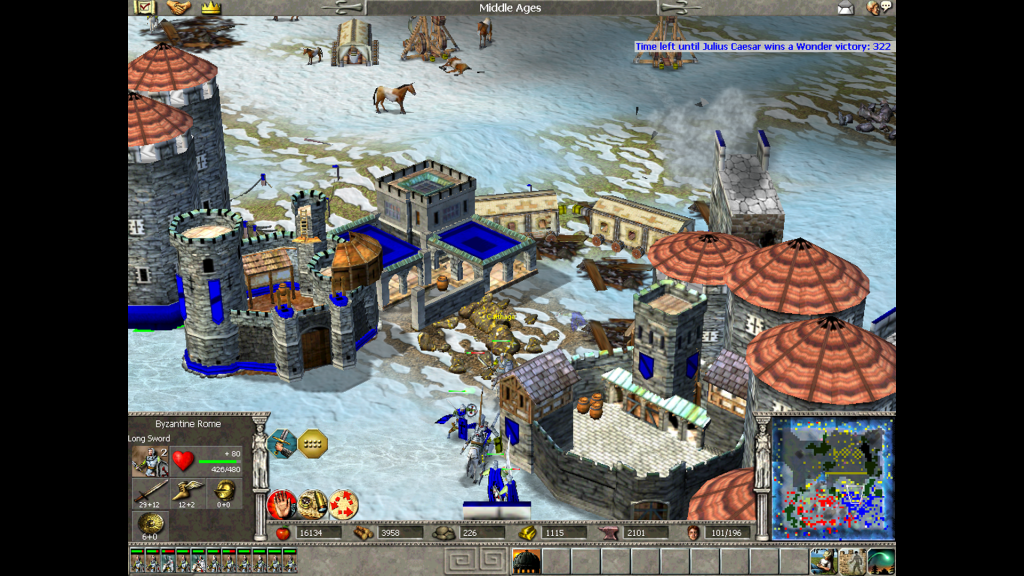Select the first soldier in the unit row
This screenshot has width=1024, height=576.
point(136,561)
